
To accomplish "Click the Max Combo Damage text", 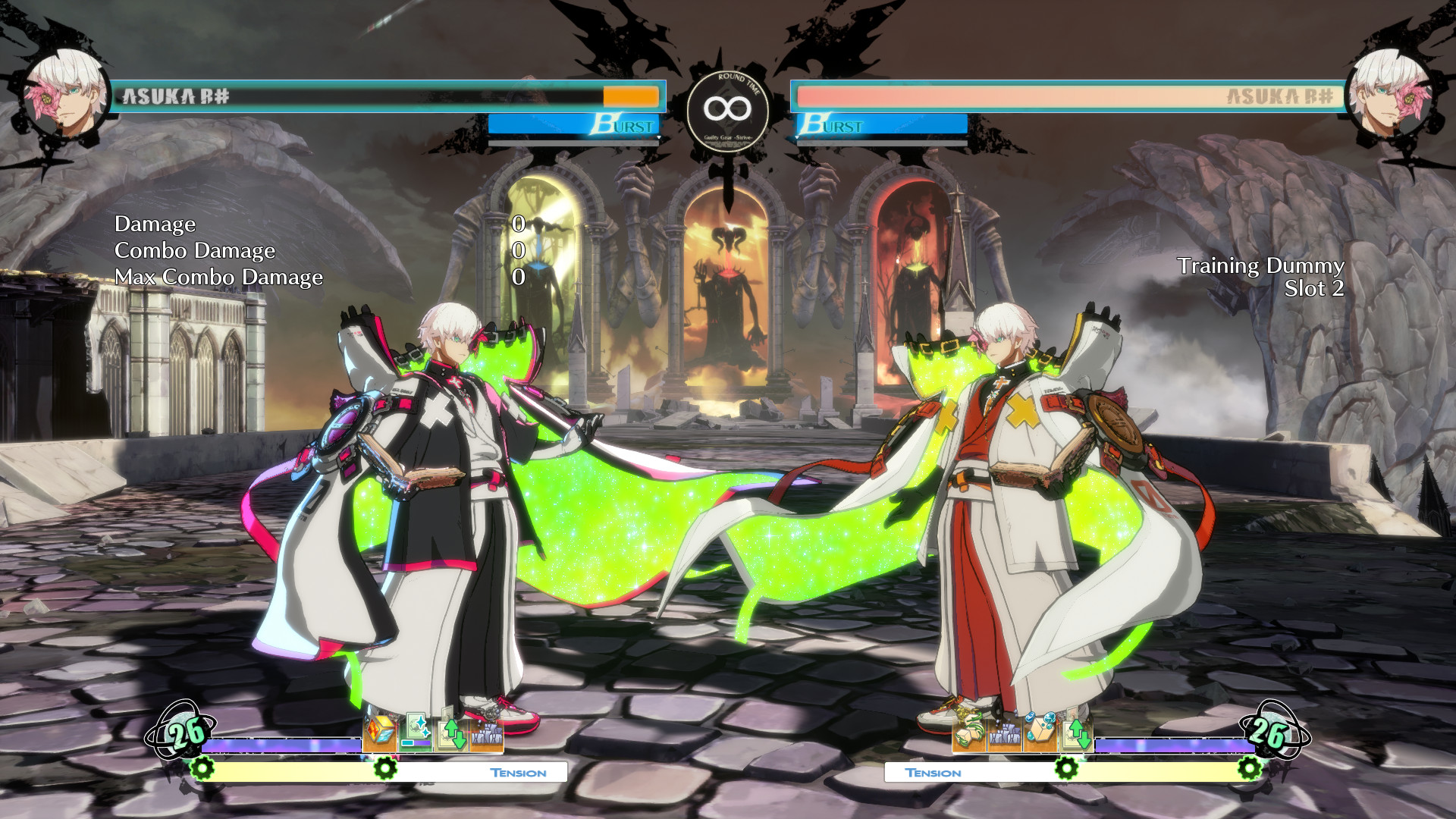I will click(218, 278).
